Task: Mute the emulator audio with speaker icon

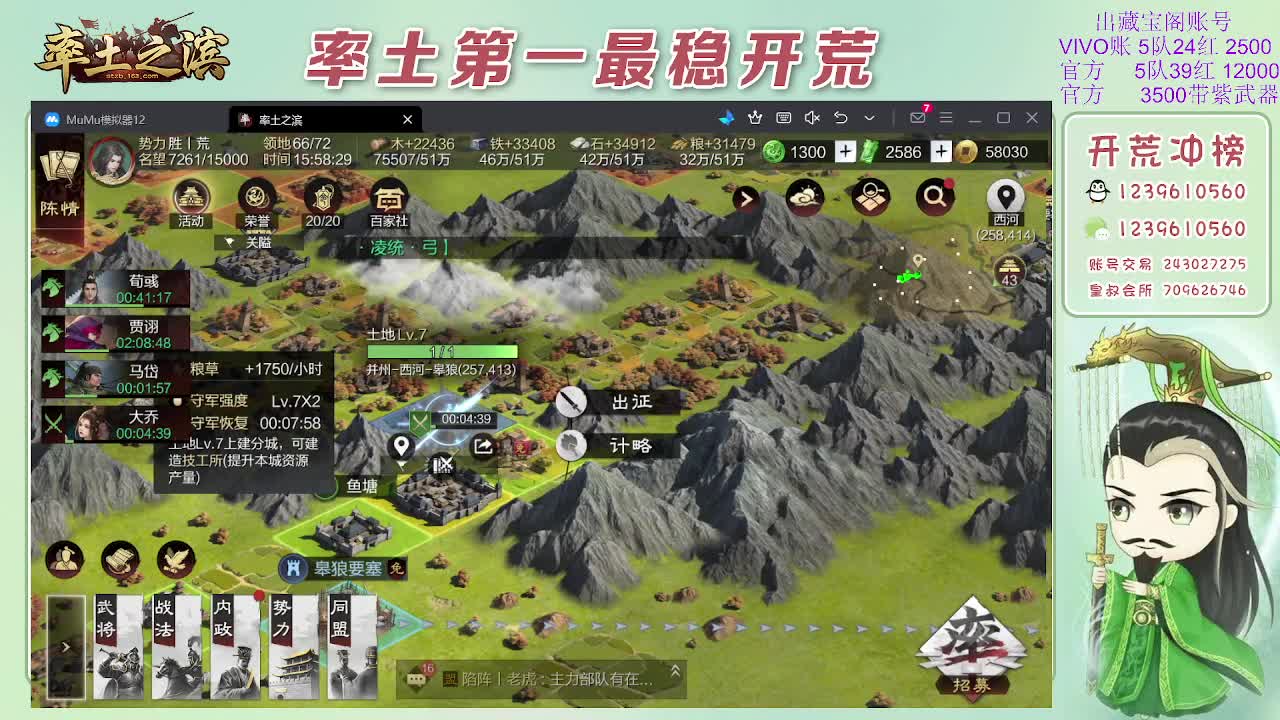Action: coord(812,118)
